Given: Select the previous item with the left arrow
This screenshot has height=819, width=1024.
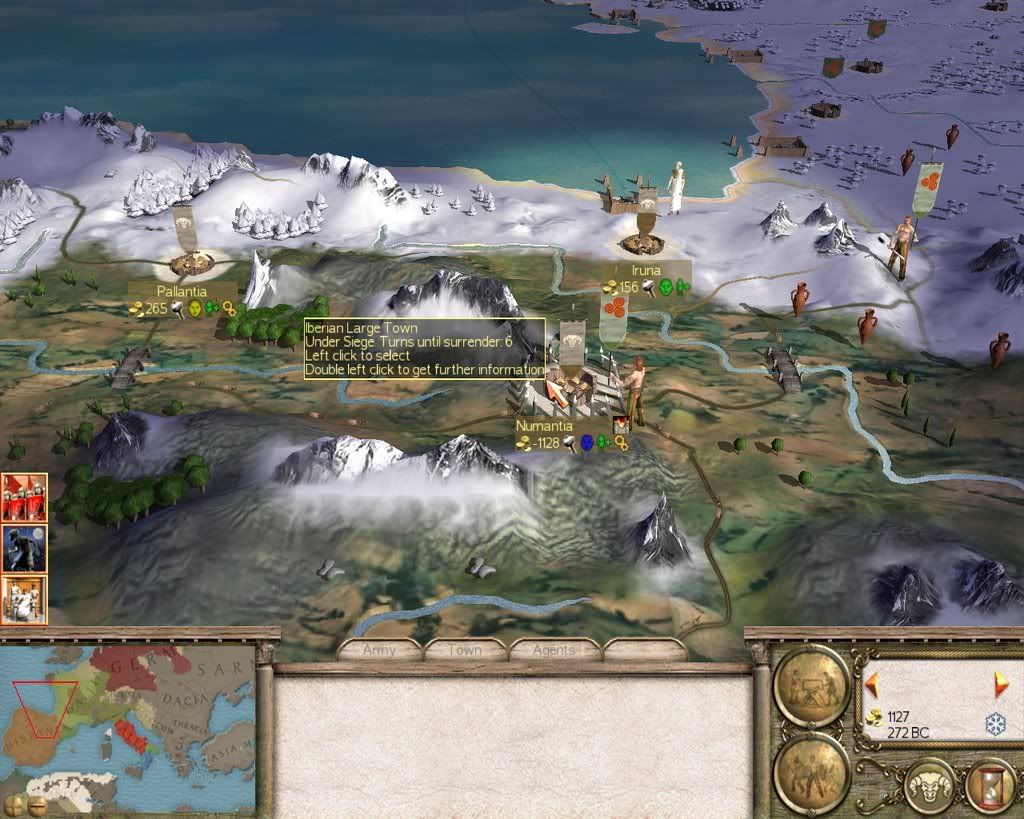Looking at the screenshot, I should (872, 685).
